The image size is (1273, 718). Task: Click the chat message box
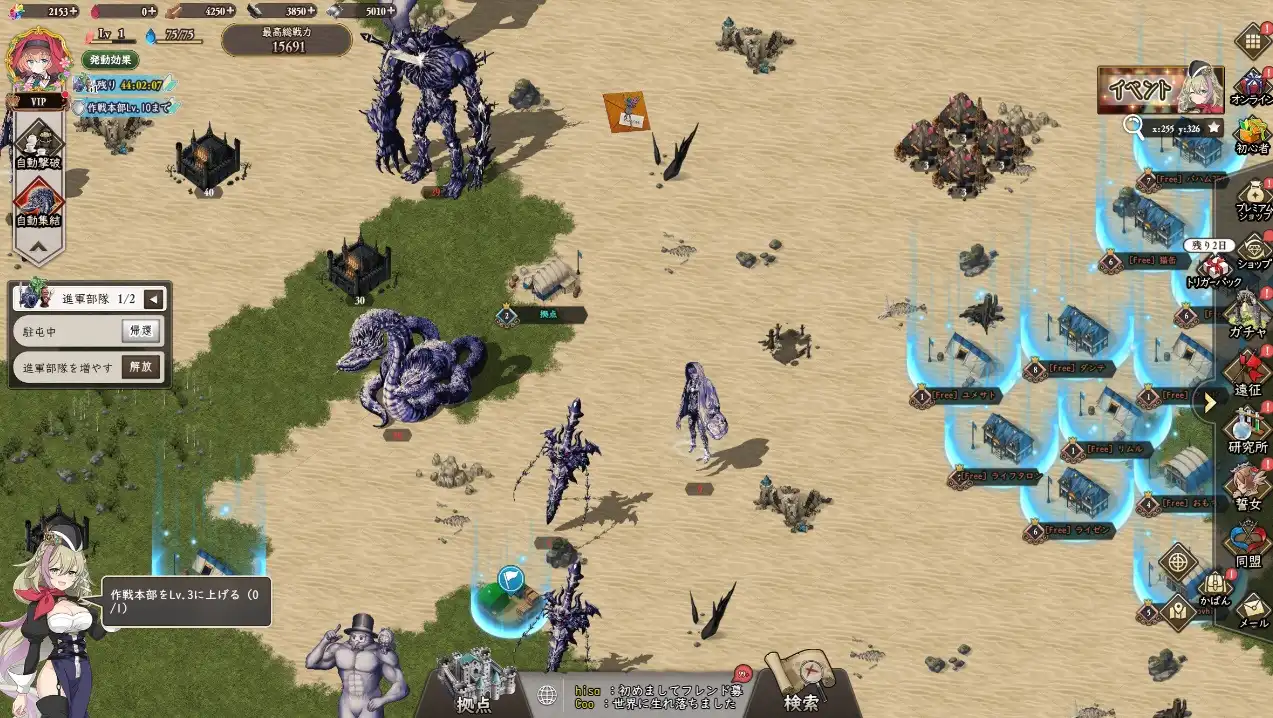click(655, 696)
